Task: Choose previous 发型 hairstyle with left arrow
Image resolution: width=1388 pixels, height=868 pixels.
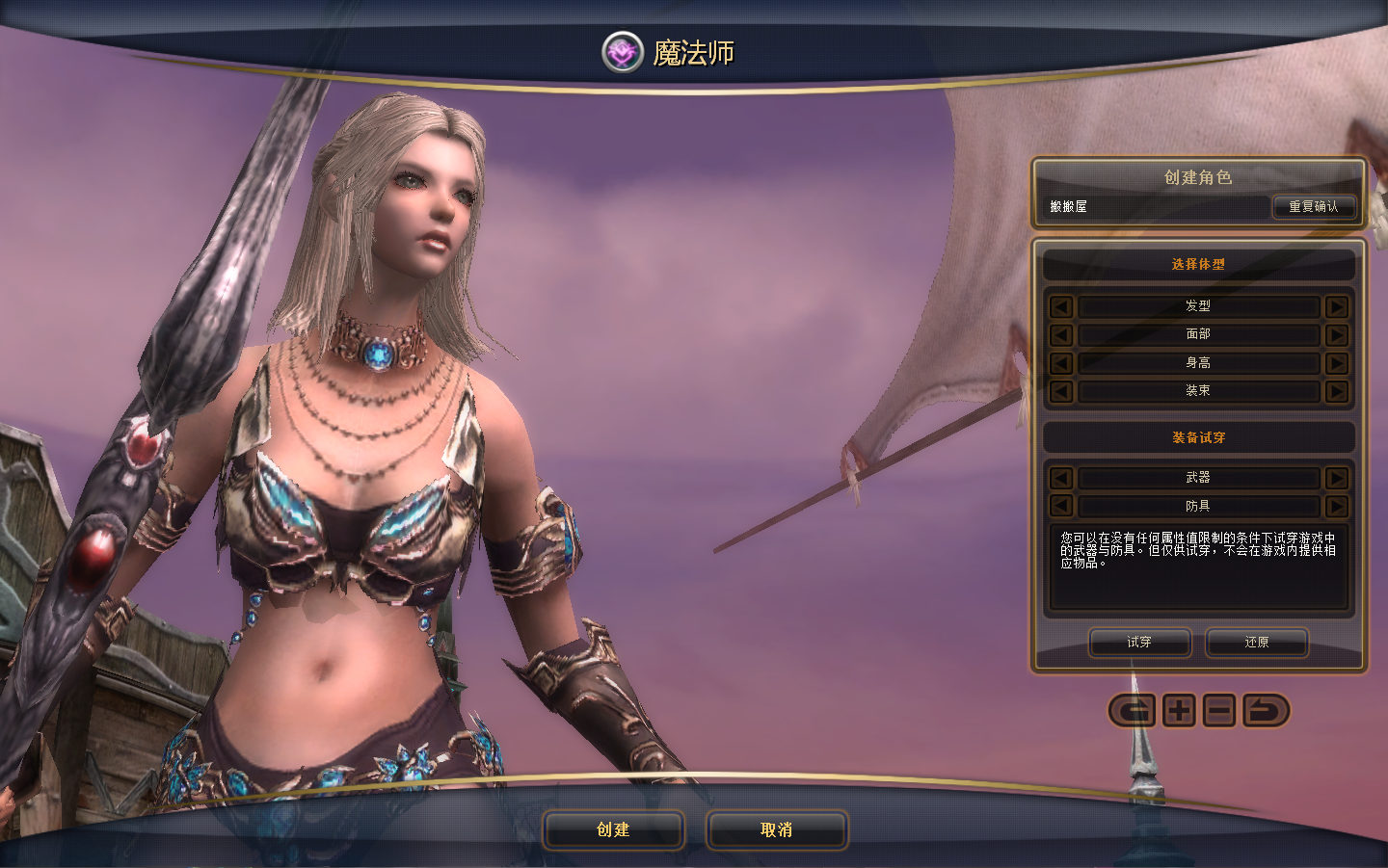Action: point(1061,306)
